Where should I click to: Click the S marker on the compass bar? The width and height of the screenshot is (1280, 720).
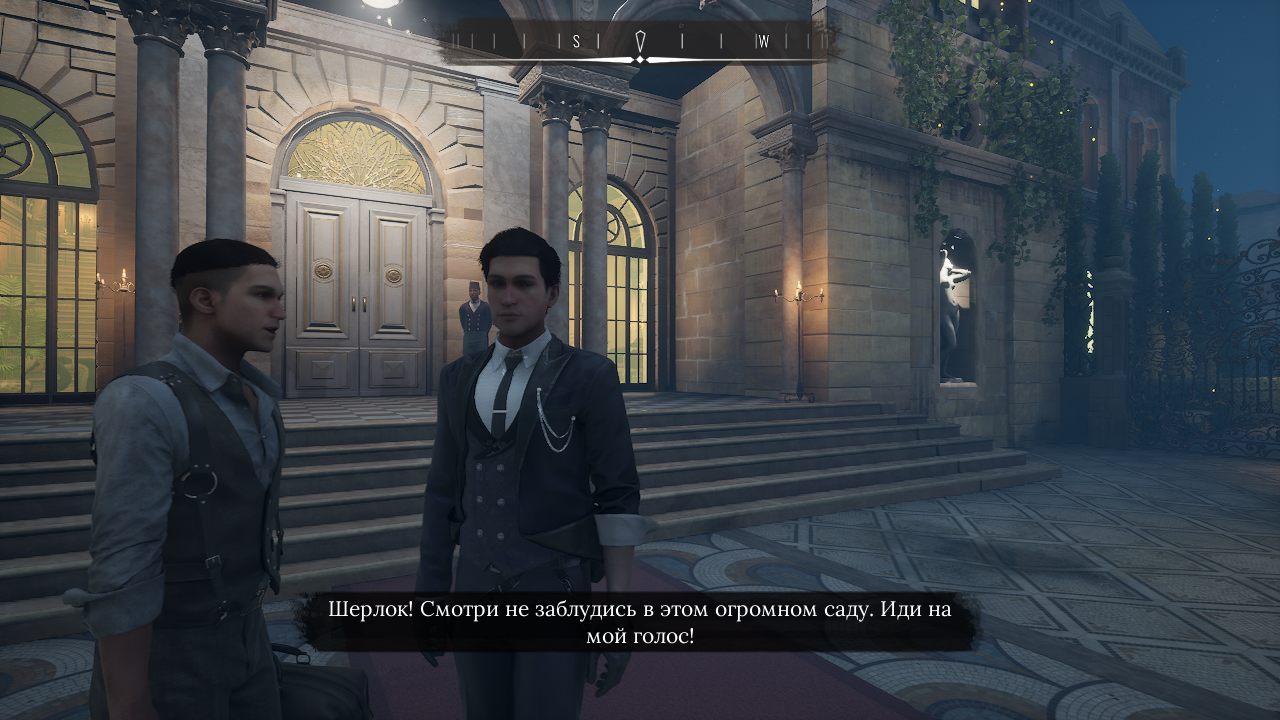(576, 38)
